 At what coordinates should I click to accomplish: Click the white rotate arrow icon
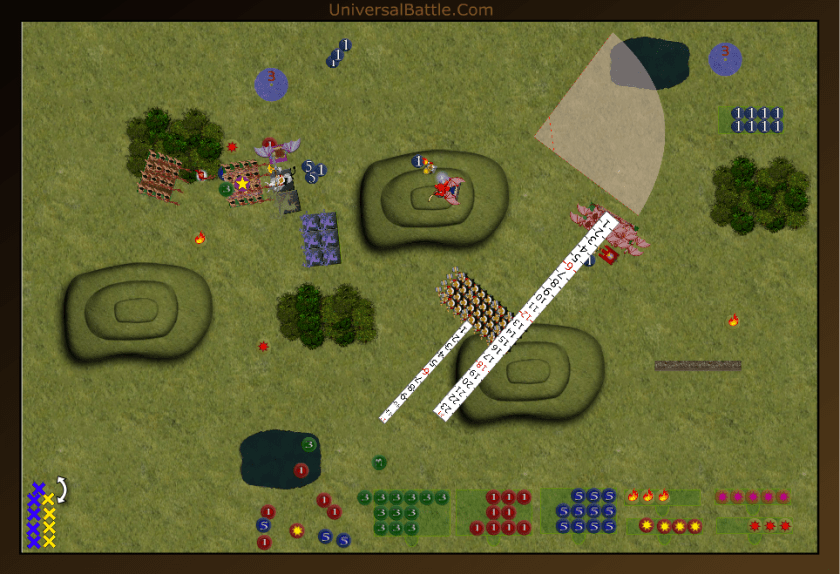(x=62, y=489)
